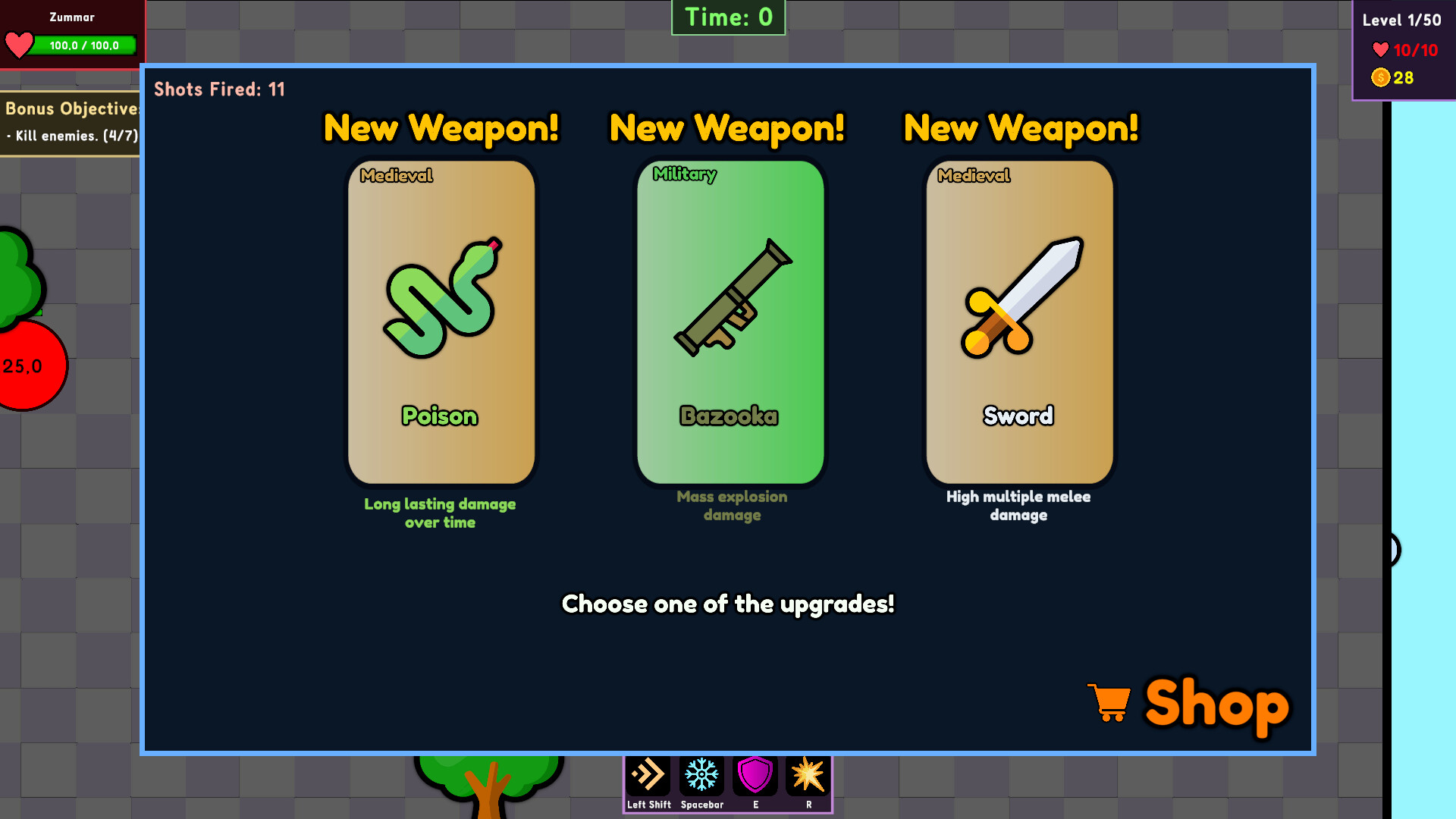Click the coin icon showing 28 gold
The width and height of the screenshot is (1456, 819).
pyautogui.click(x=1381, y=77)
